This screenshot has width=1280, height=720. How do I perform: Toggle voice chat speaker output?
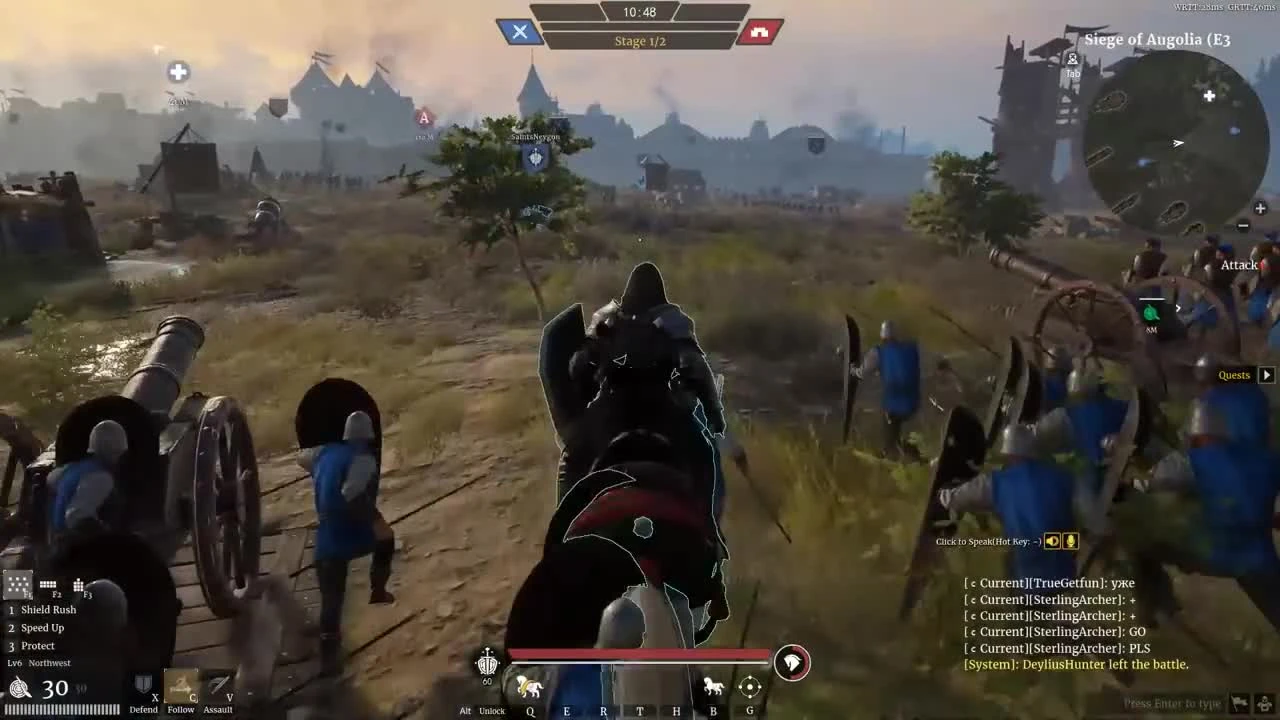[x=1051, y=540]
